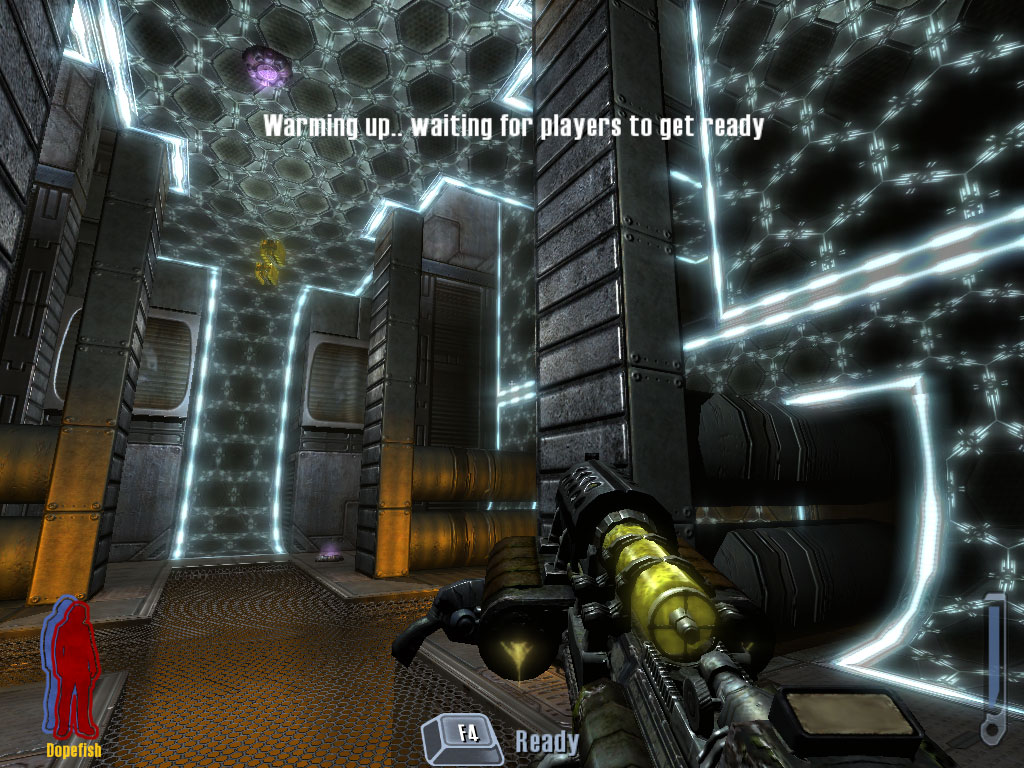Select the wrench-shaped gauge icon
This screenshot has width=1024, height=768.
tap(992, 669)
